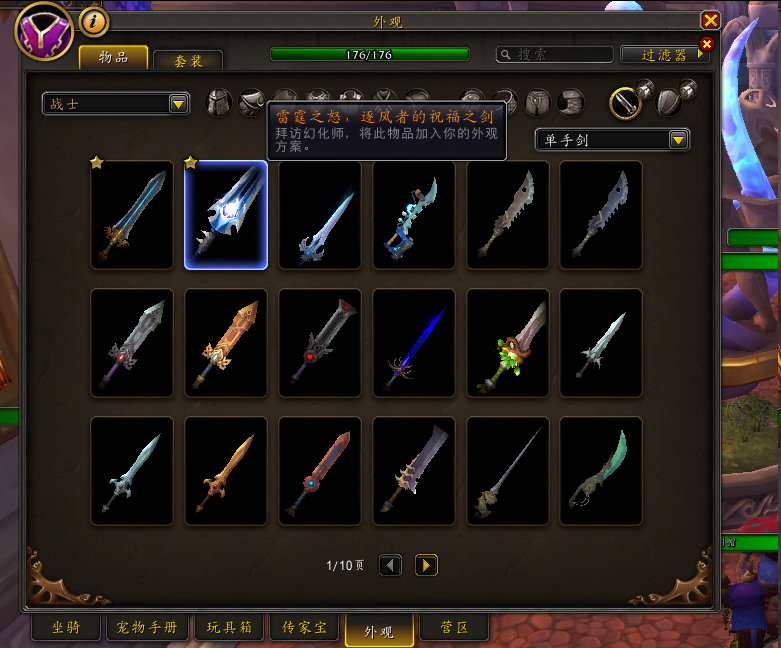This screenshot has height=648, width=781.
Task: Go to the next page of appearances
Action: tap(426, 566)
